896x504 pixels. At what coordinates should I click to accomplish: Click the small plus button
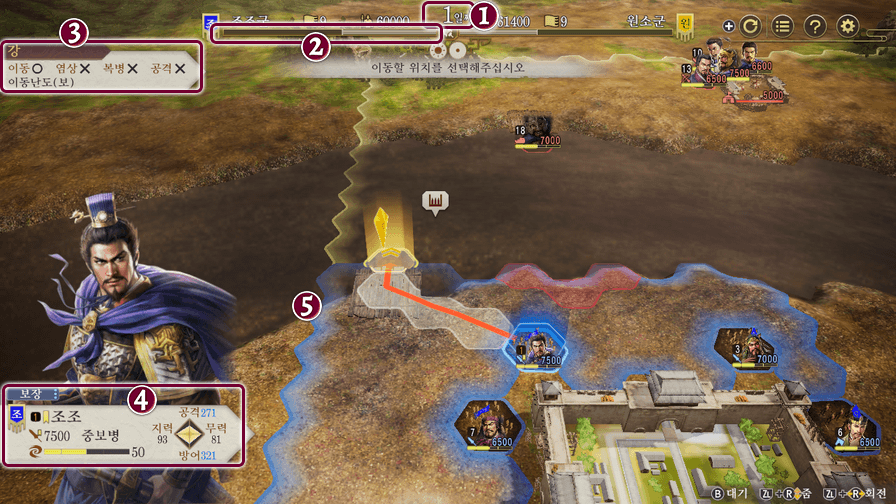[x=728, y=27]
